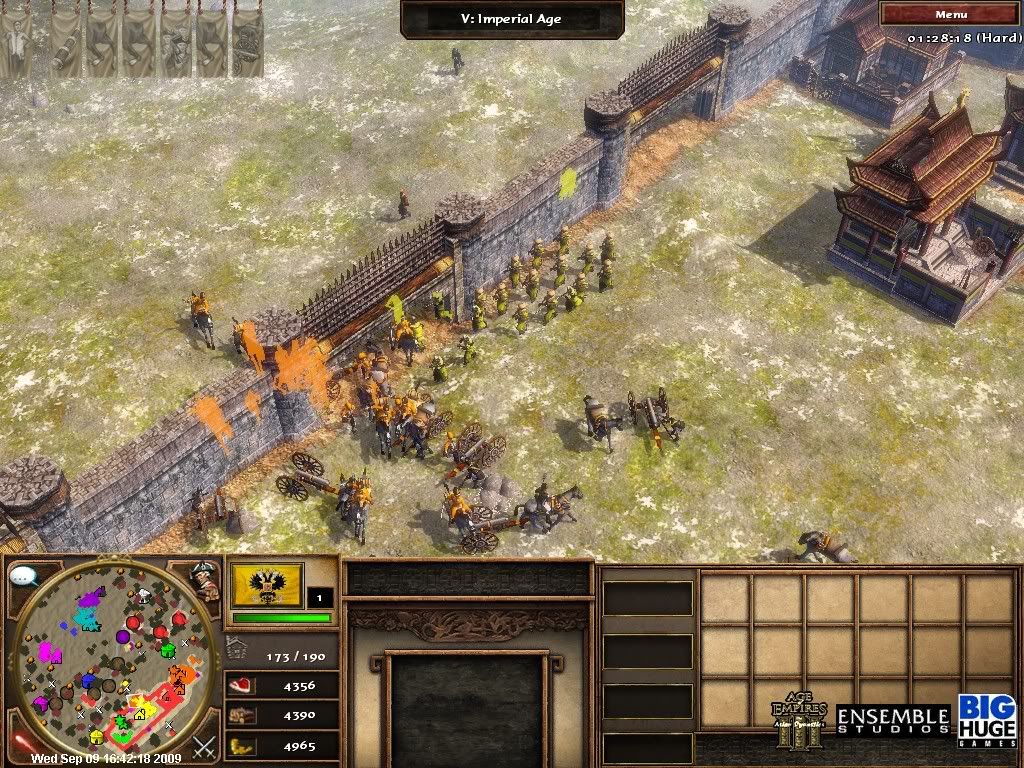Open the Menu button
Screen dimensions: 1024x768
950,14
